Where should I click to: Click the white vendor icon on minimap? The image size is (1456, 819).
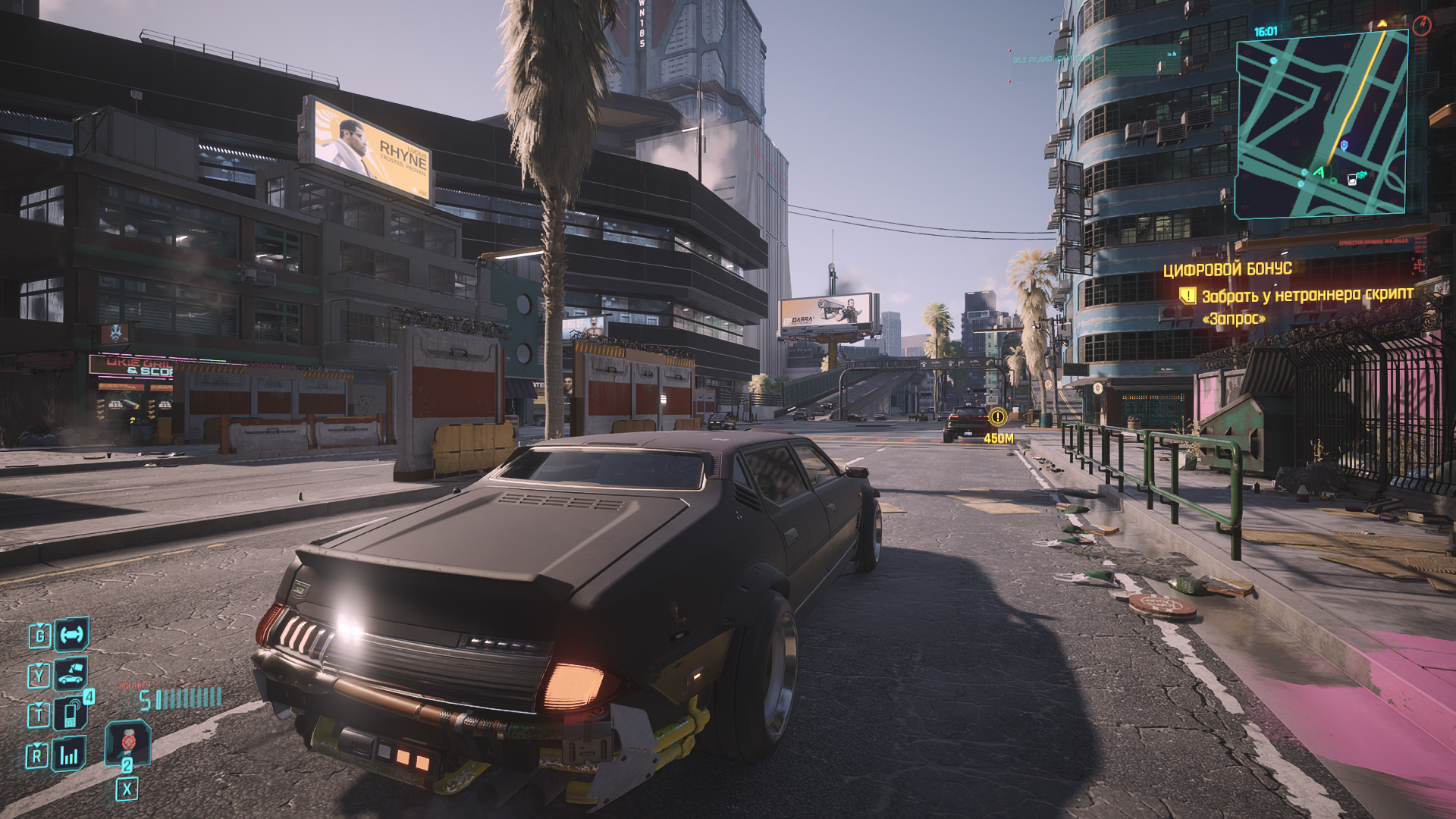[1351, 180]
